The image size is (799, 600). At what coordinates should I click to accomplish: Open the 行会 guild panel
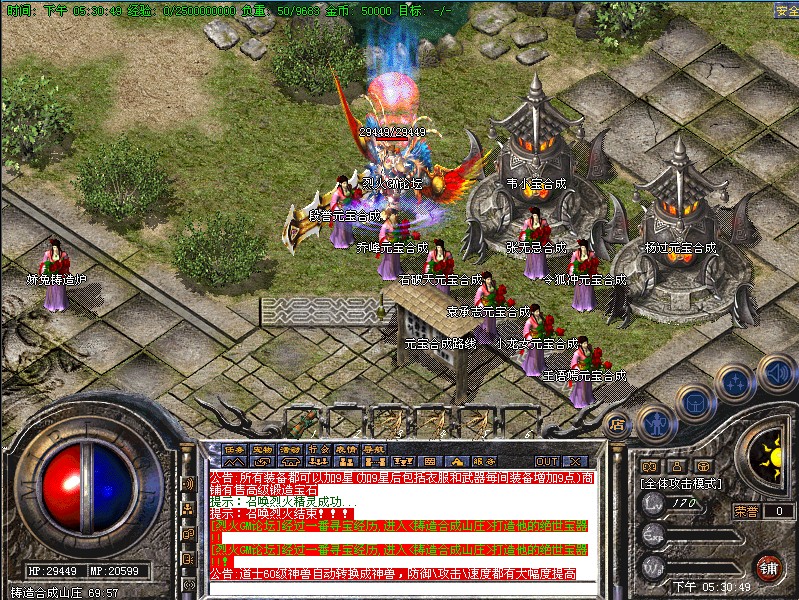click(x=318, y=449)
